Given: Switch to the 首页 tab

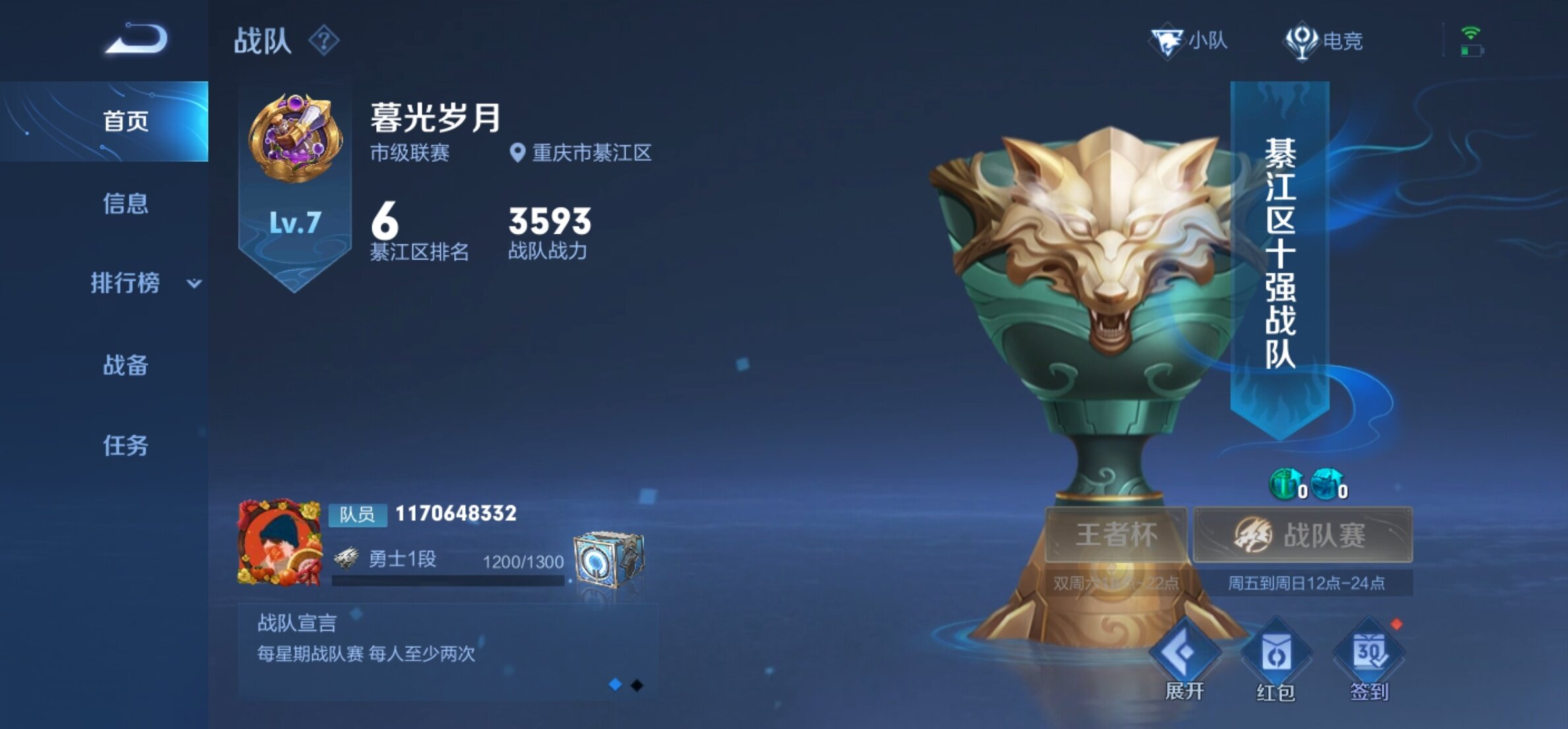Looking at the screenshot, I should [x=124, y=121].
